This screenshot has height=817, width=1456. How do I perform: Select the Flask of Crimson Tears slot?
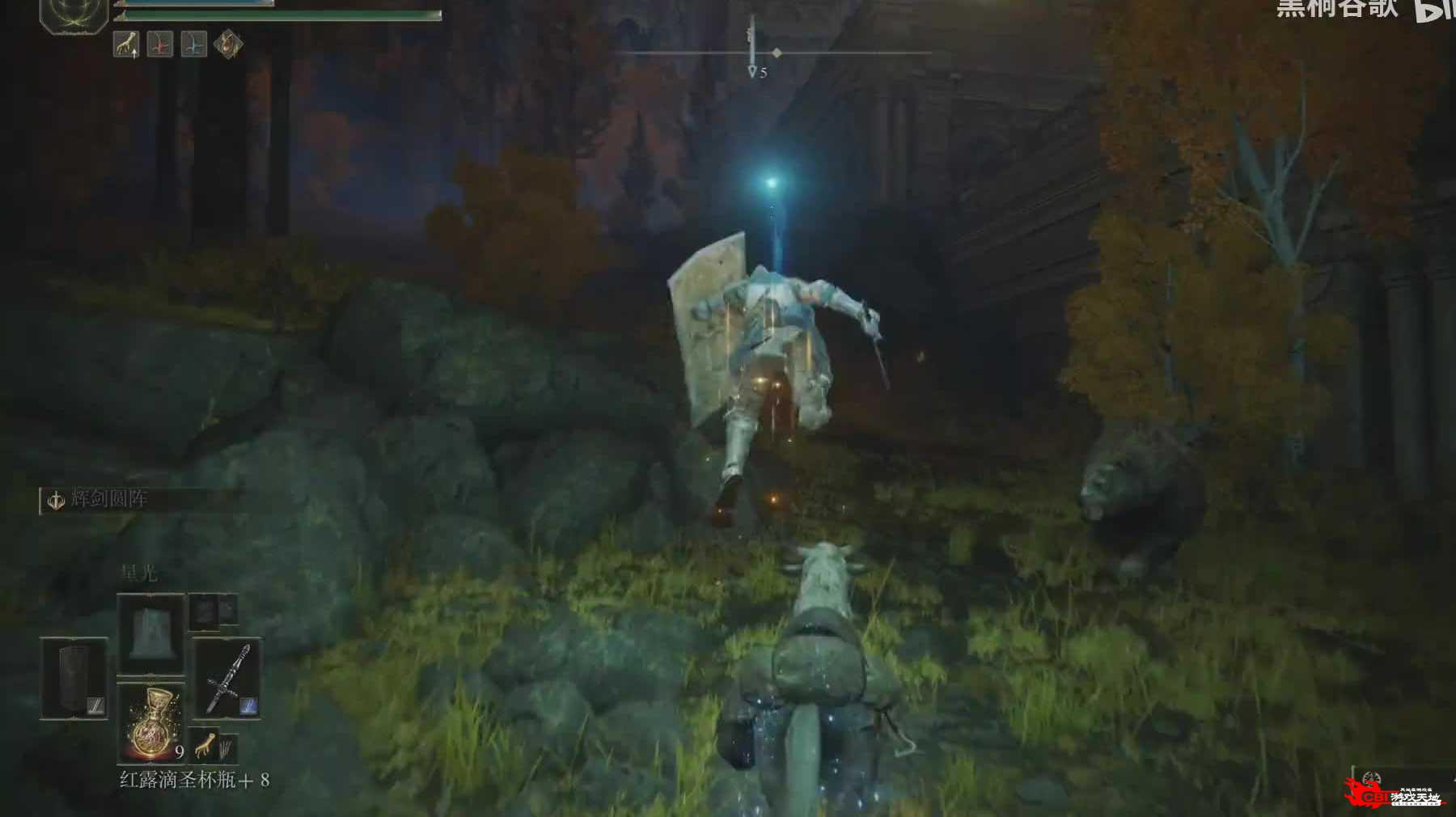click(151, 722)
